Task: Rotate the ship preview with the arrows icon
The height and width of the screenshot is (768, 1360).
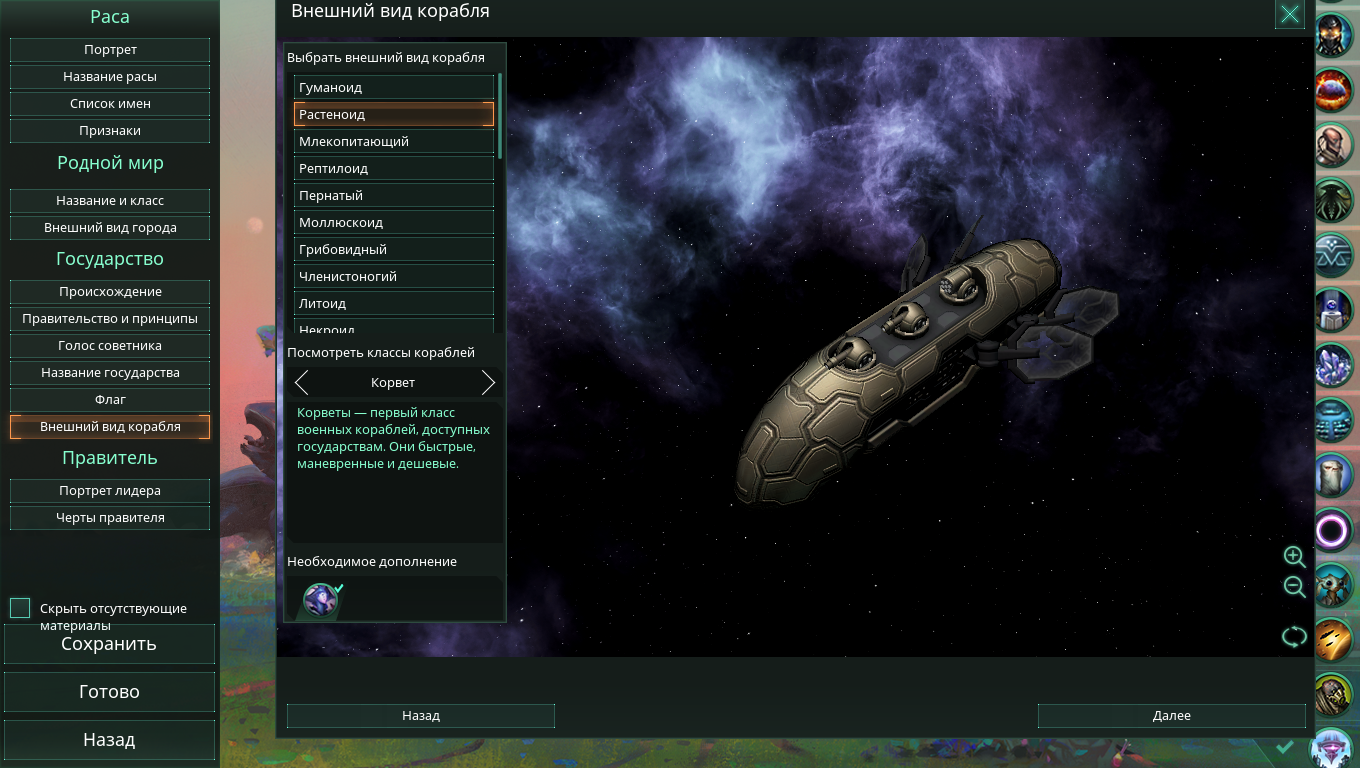Action: coord(1294,637)
